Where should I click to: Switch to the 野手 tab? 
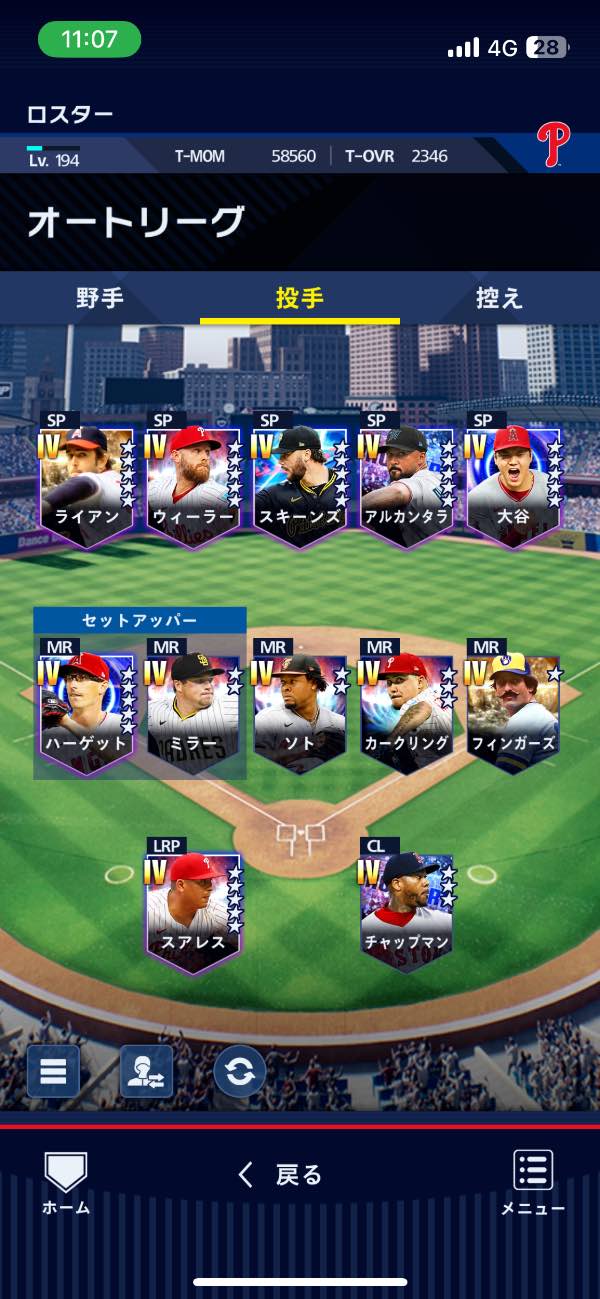coord(100,298)
